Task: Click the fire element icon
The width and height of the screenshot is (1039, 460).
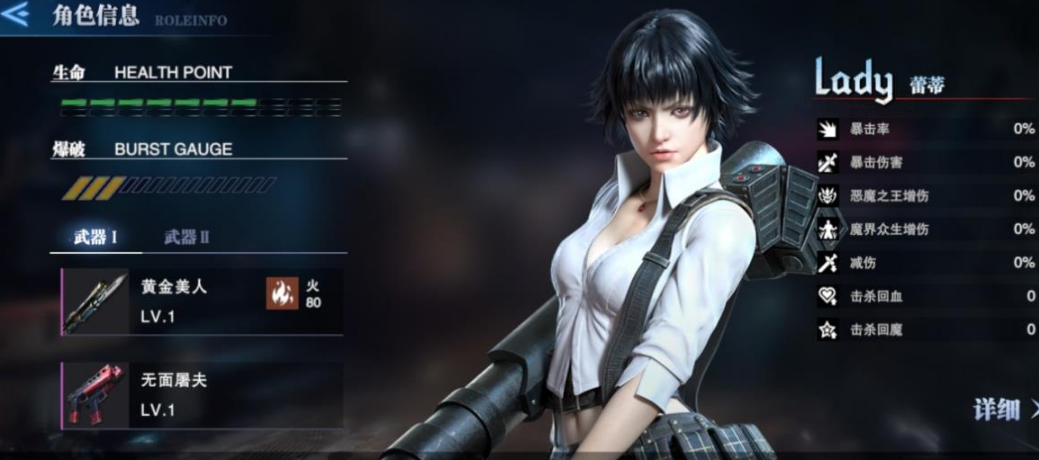Action: [x=282, y=294]
